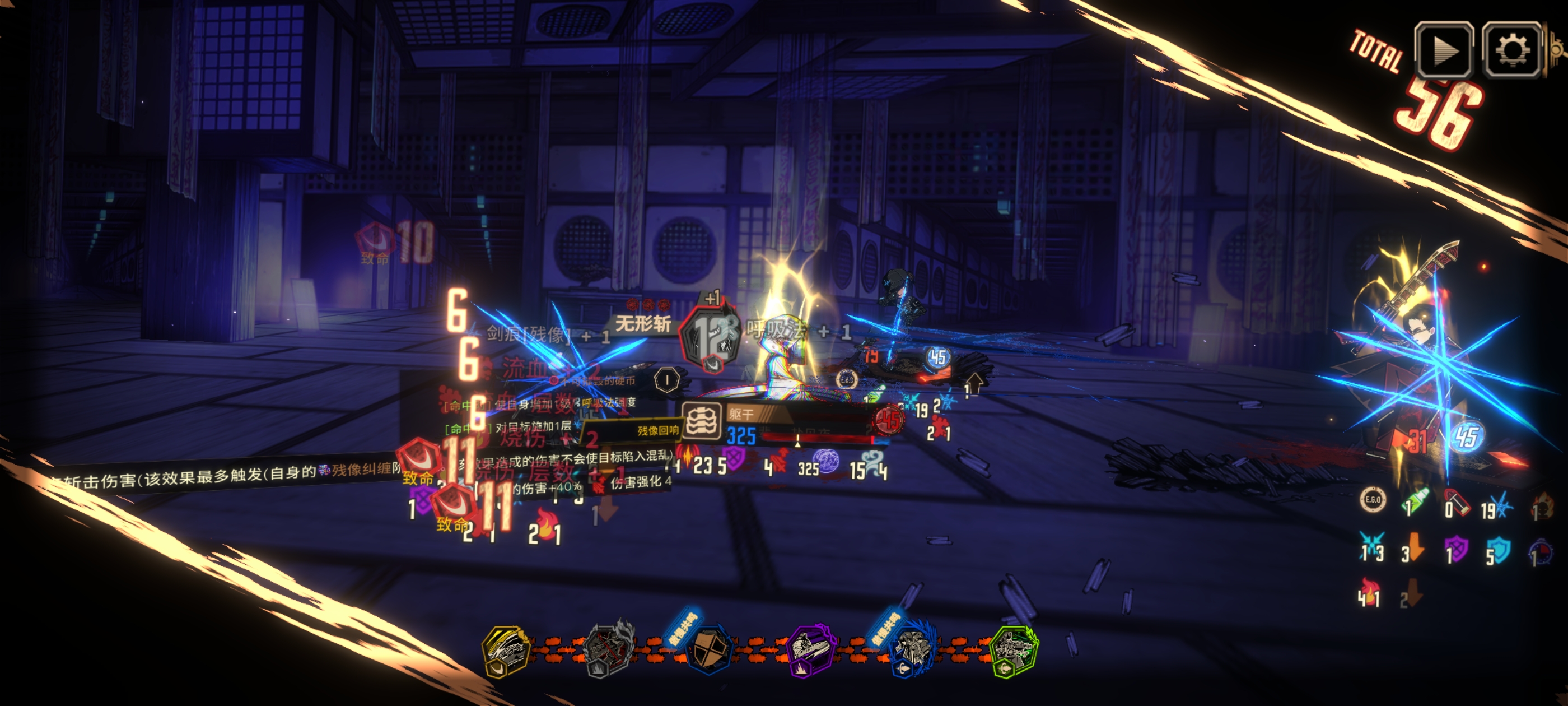The width and height of the screenshot is (1568, 706).
Task: Select the purple skill icon in the chain
Action: tap(810, 649)
